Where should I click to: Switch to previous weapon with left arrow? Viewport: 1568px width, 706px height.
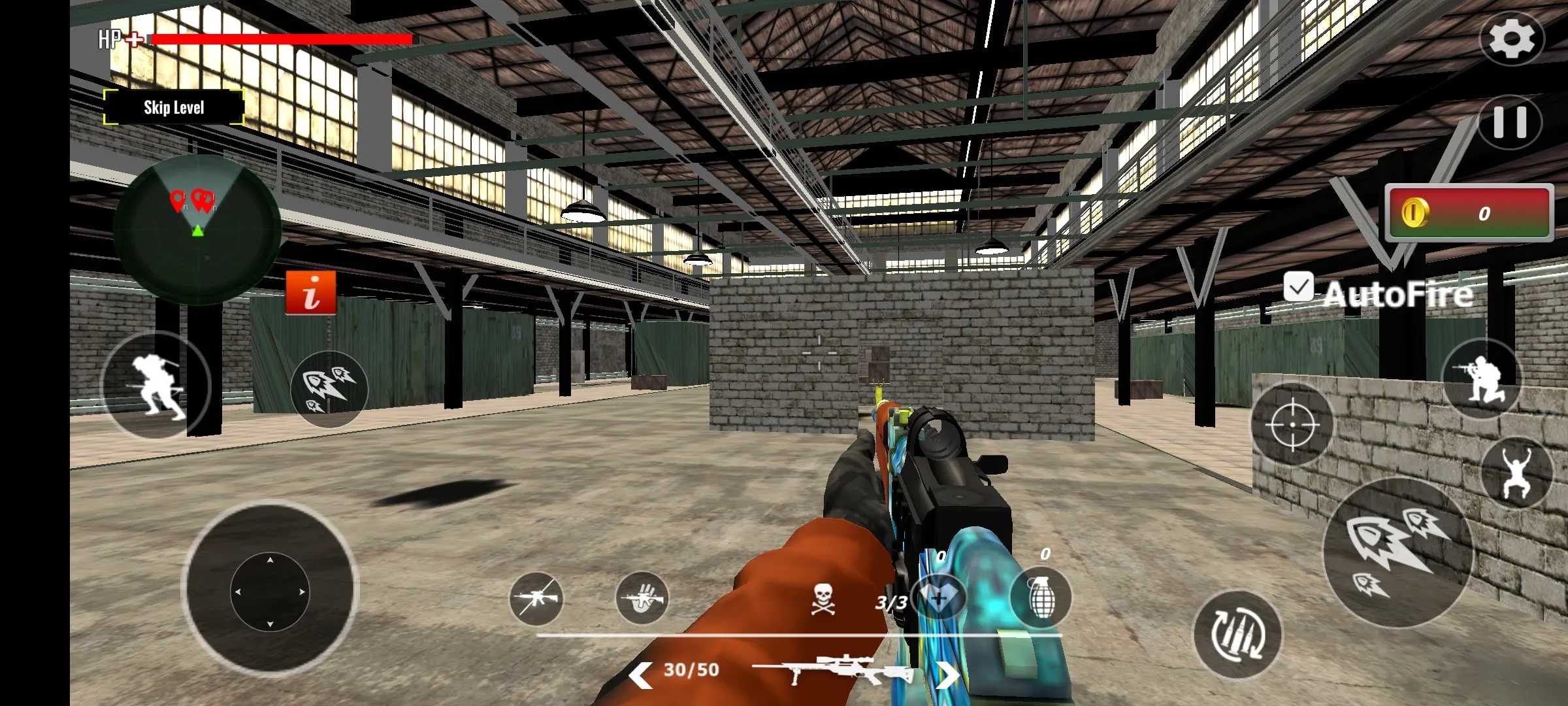[x=640, y=674]
